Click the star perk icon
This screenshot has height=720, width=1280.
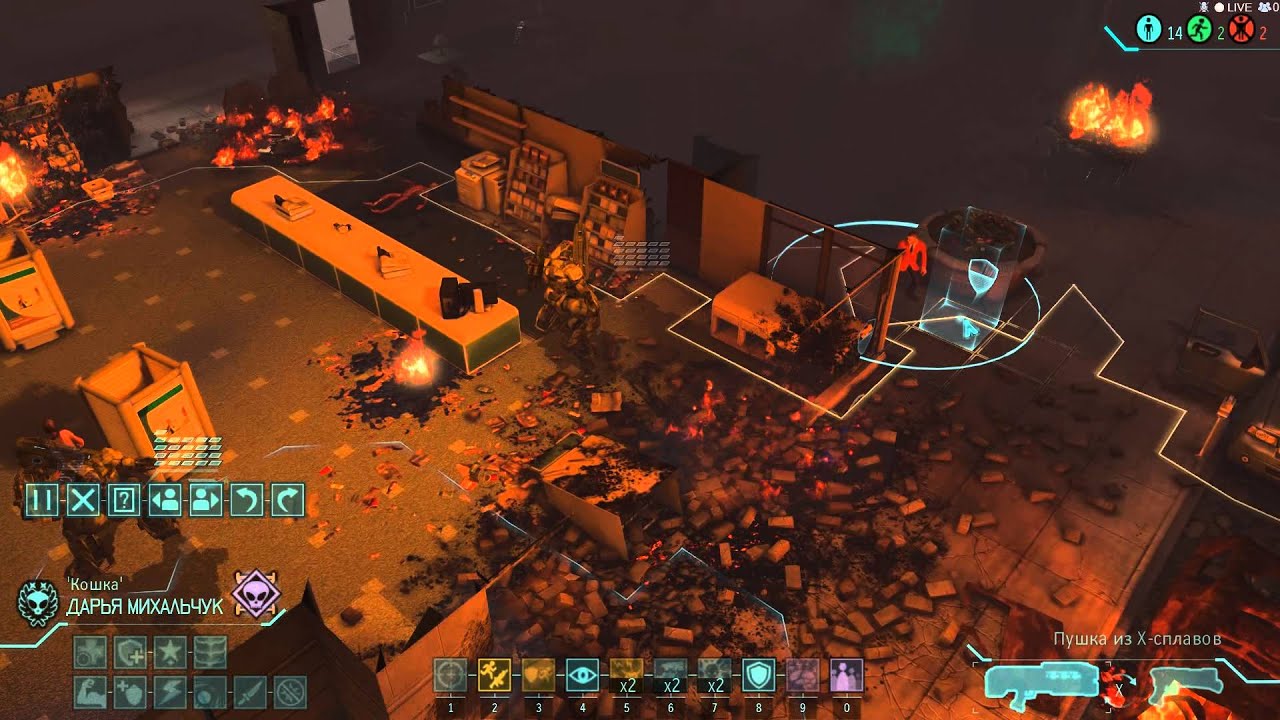pos(170,652)
